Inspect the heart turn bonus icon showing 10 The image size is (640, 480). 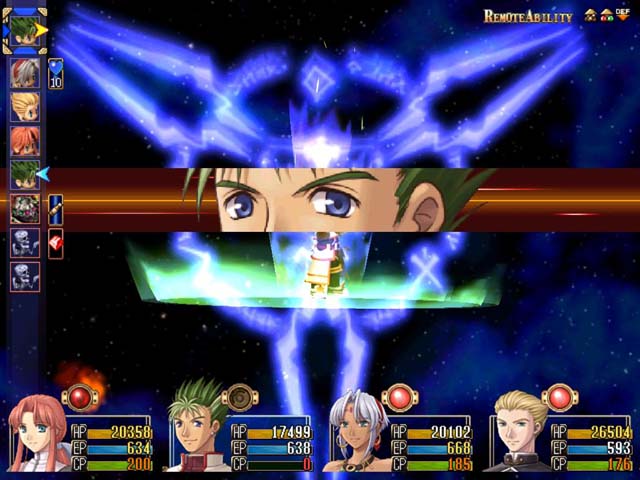tap(56, 73)
